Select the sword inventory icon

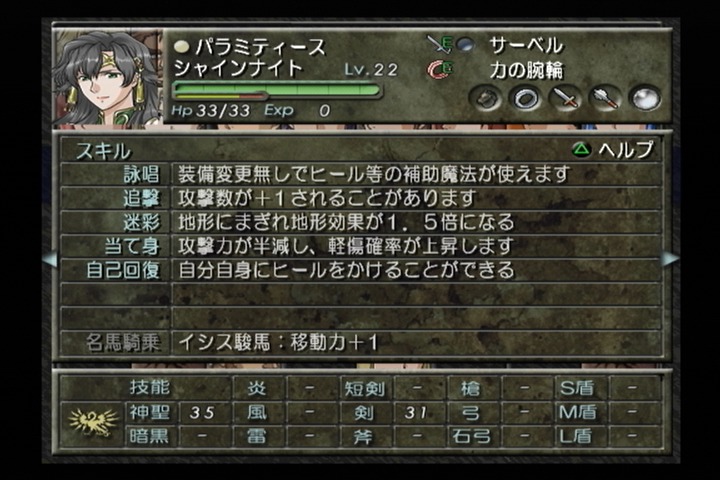point(565,98)
